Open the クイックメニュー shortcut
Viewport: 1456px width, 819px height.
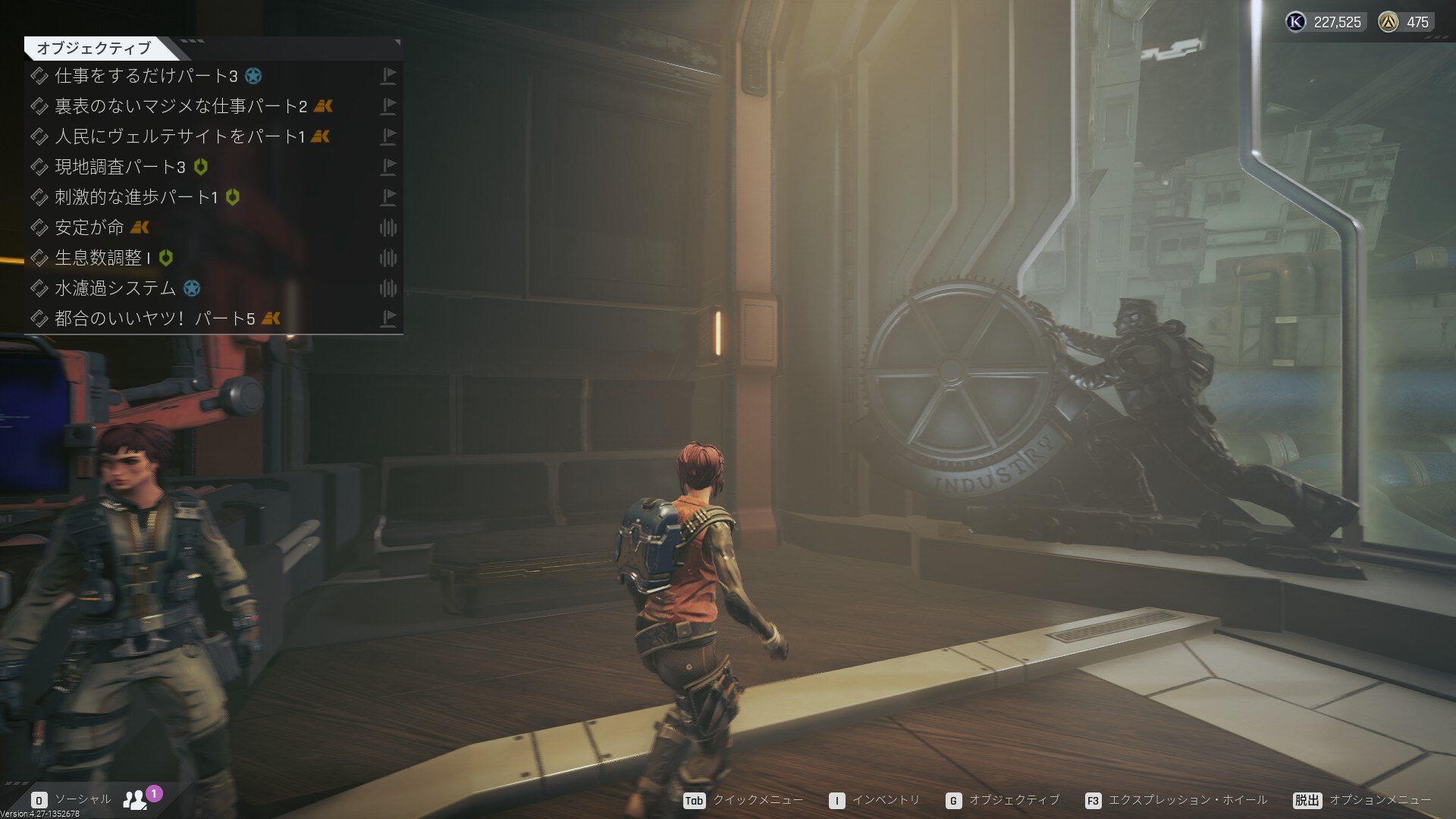pyautogui.click(x=743, y=801)
